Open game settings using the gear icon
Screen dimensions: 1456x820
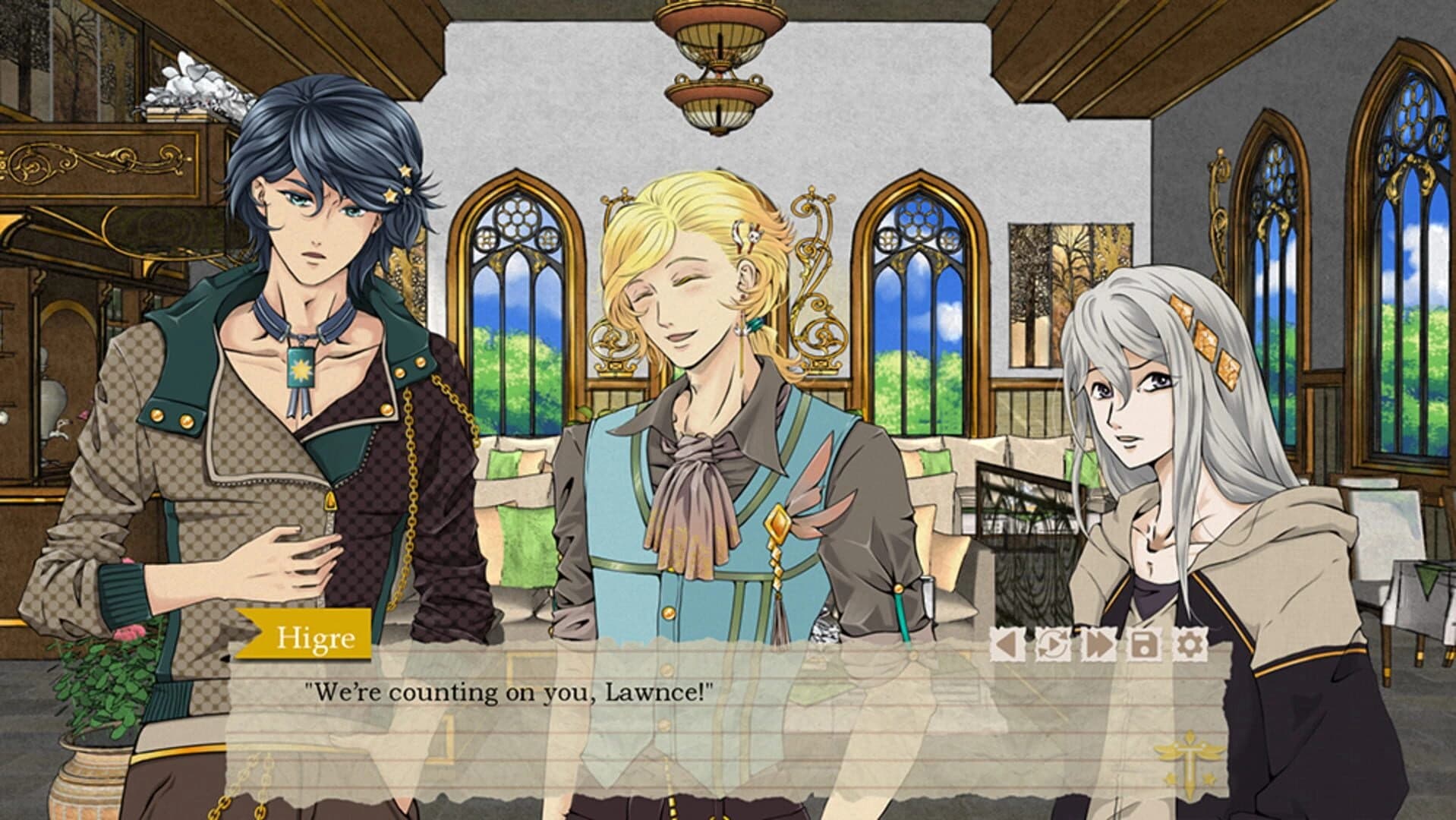click(1188, 645)
